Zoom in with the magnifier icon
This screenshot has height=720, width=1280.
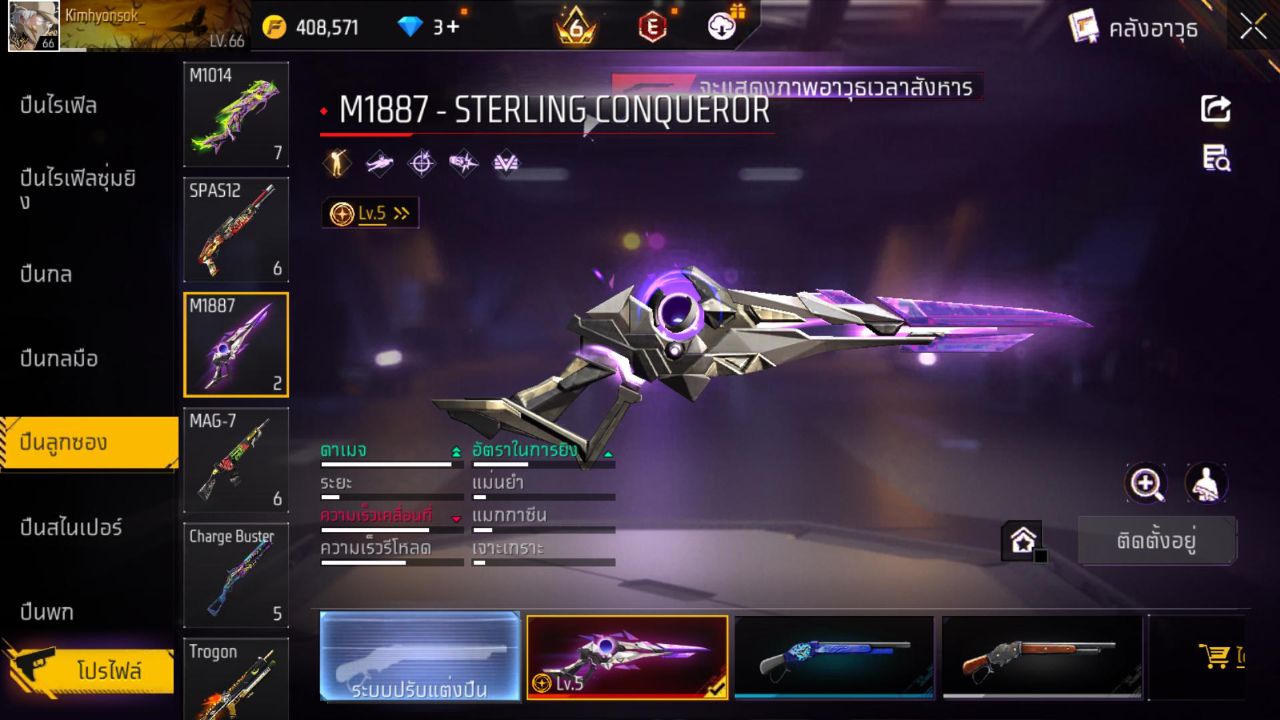pos(1146,484)
